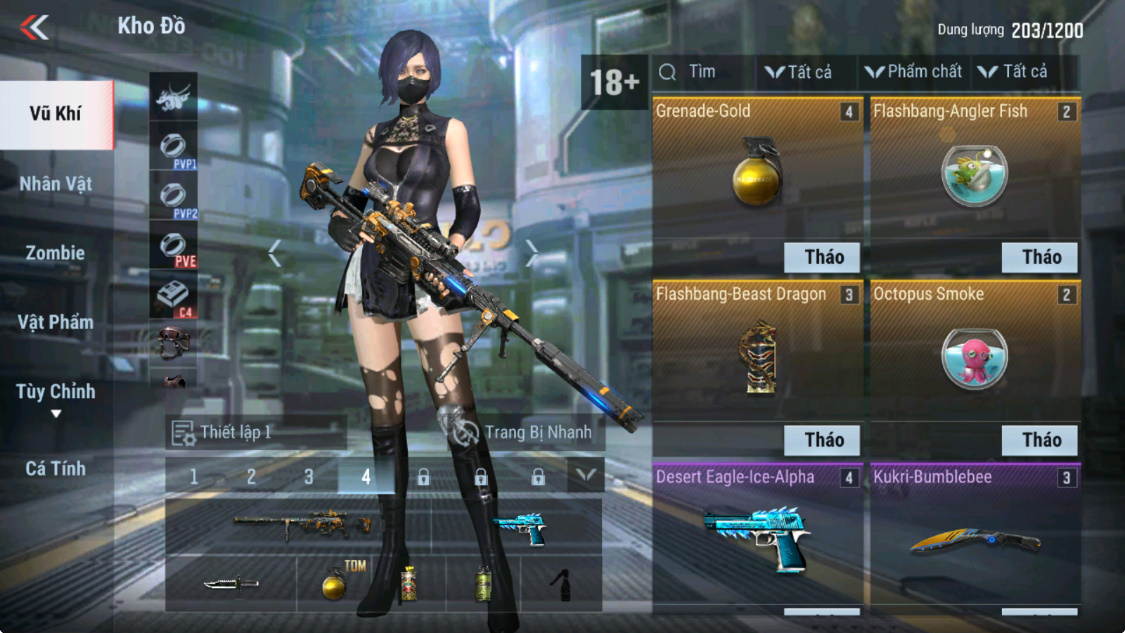Show the Vật Phẩm tab

point(55,322)
